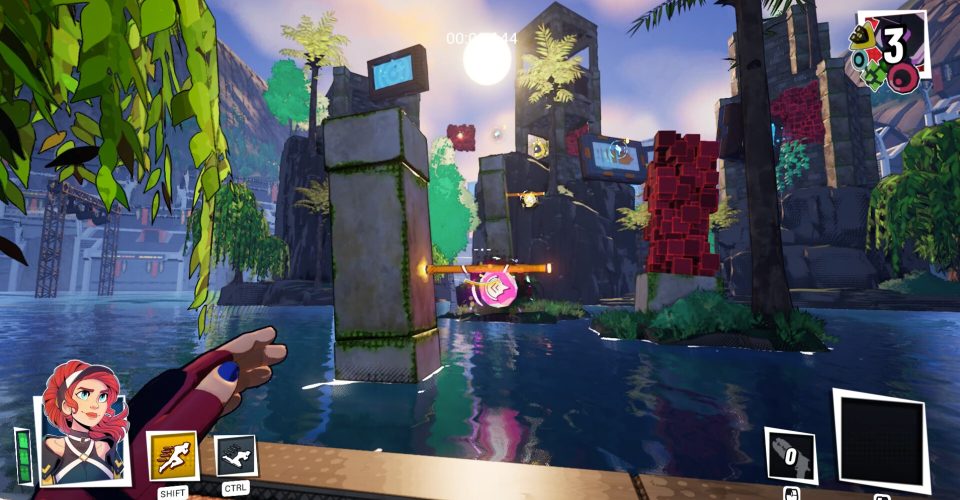Screen dimensions: 960x500
Task: Select the large empty black item slot
Action: pyautogui.click(x=880, y=440)
